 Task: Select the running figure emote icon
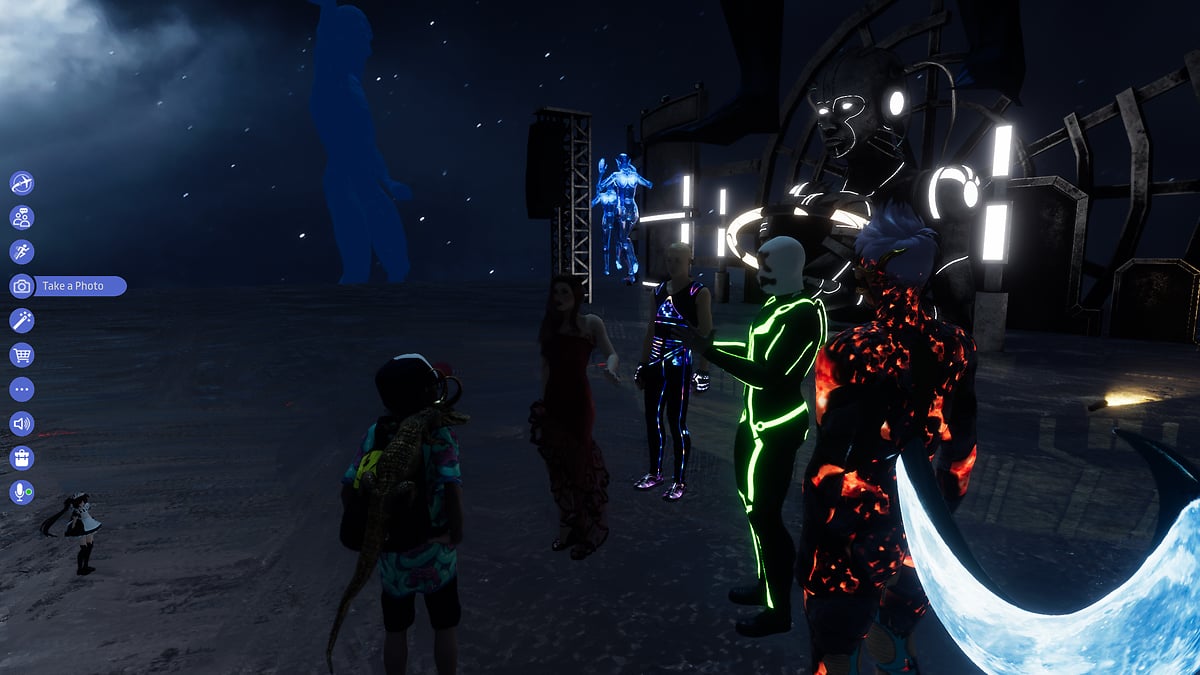click(x=22, y=252)
